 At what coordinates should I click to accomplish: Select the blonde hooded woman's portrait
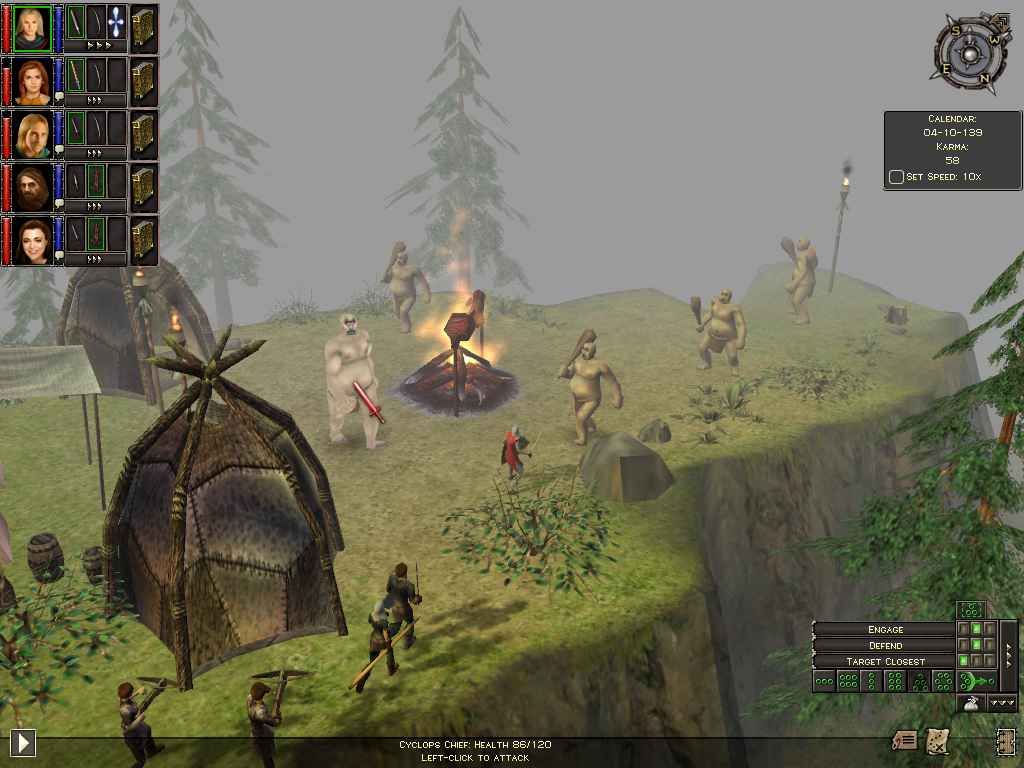tap(32, 29)
